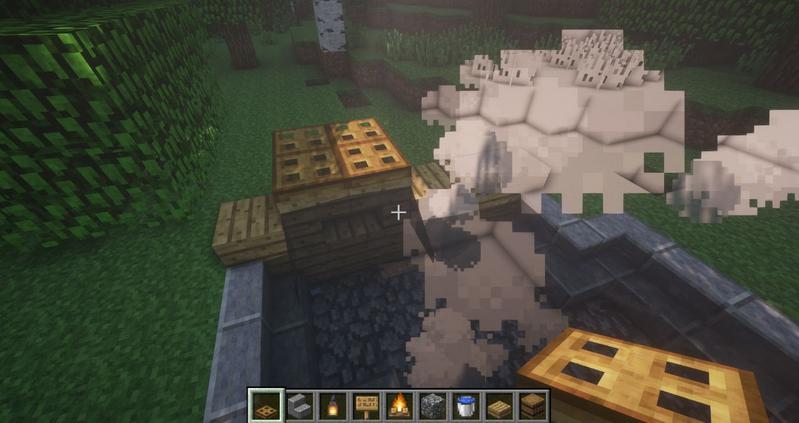Choose the lantern in the hotbar
Screen dimensions: 799x423
[332, 406]
